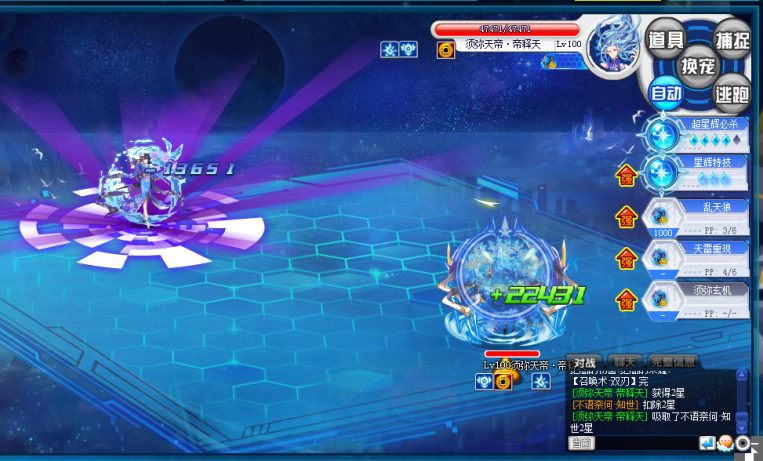763x461 pixels.
Task: Click the 帝释天 pet portrait
Action: click(612, 47)
